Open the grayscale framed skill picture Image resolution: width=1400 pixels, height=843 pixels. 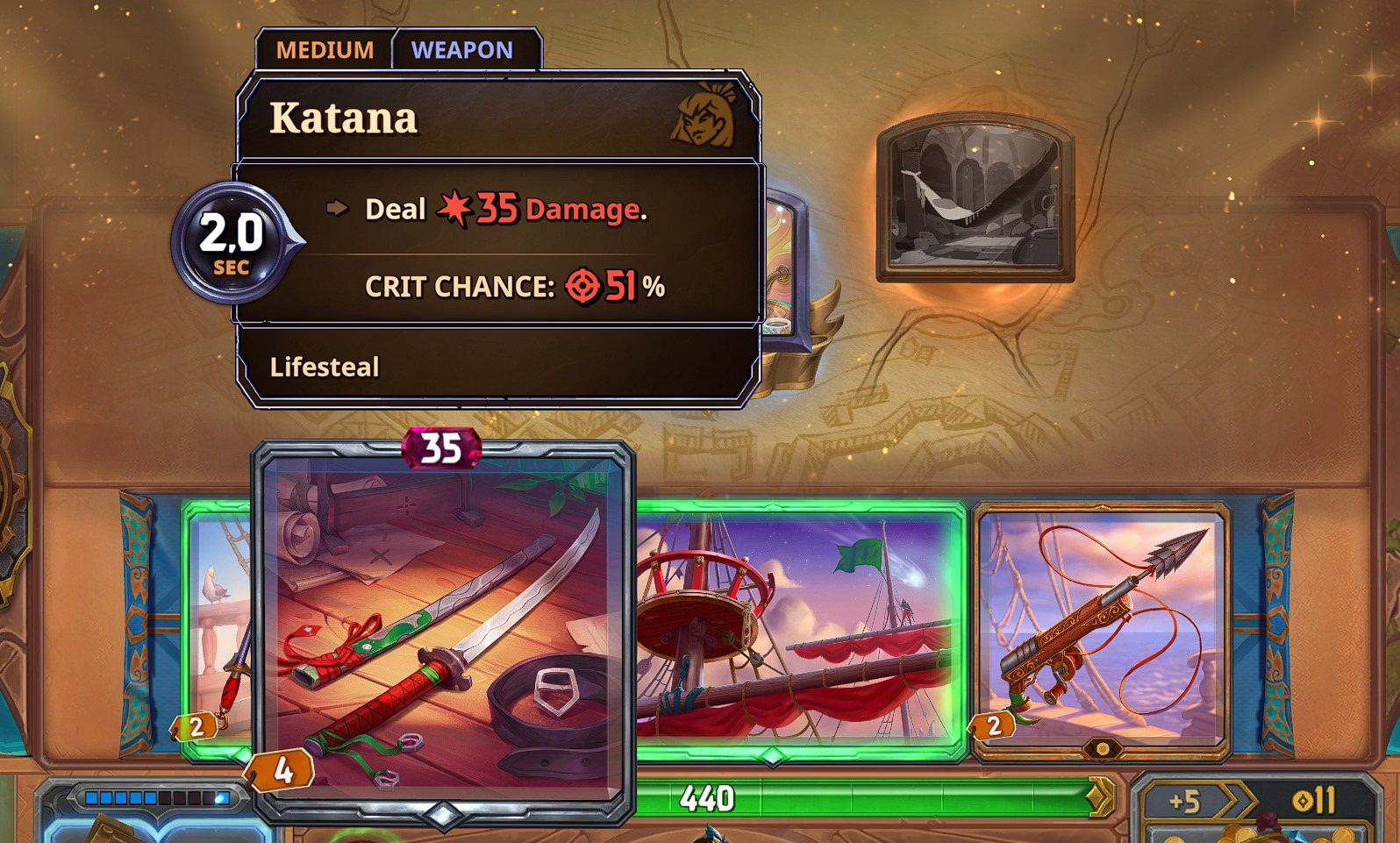click(975, 197)
